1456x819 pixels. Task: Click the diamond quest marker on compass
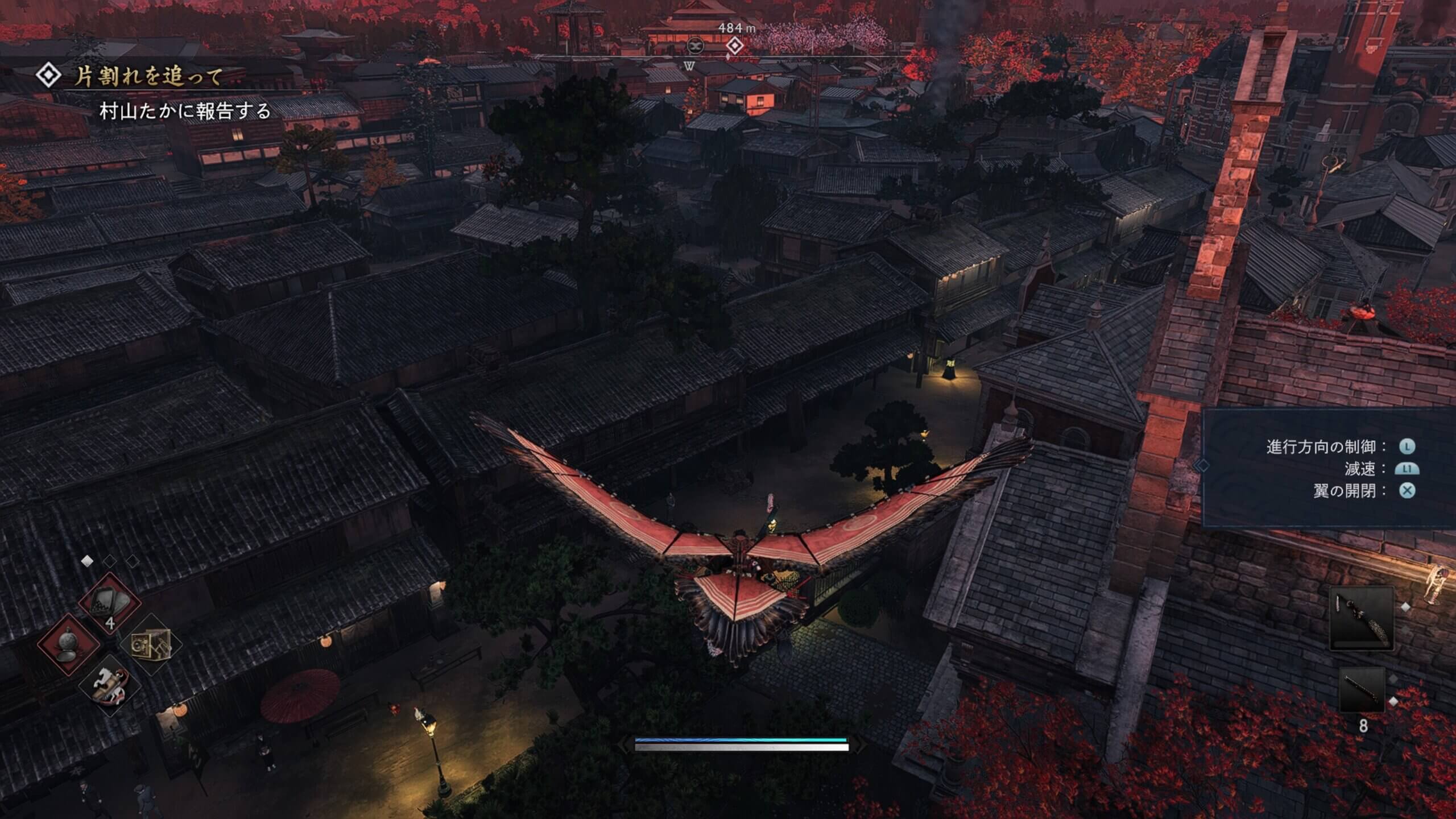[x=734, y=45]
